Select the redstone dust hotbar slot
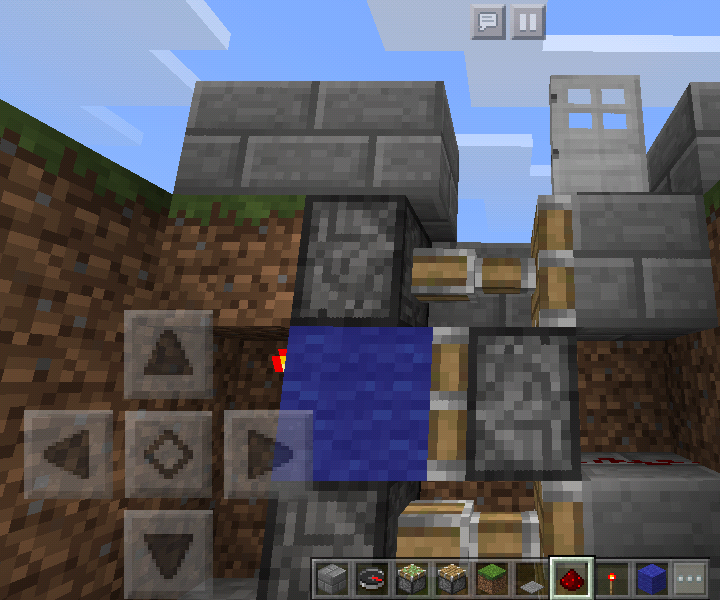The height and width of the screenshot is (600, 720). (572, 578)
